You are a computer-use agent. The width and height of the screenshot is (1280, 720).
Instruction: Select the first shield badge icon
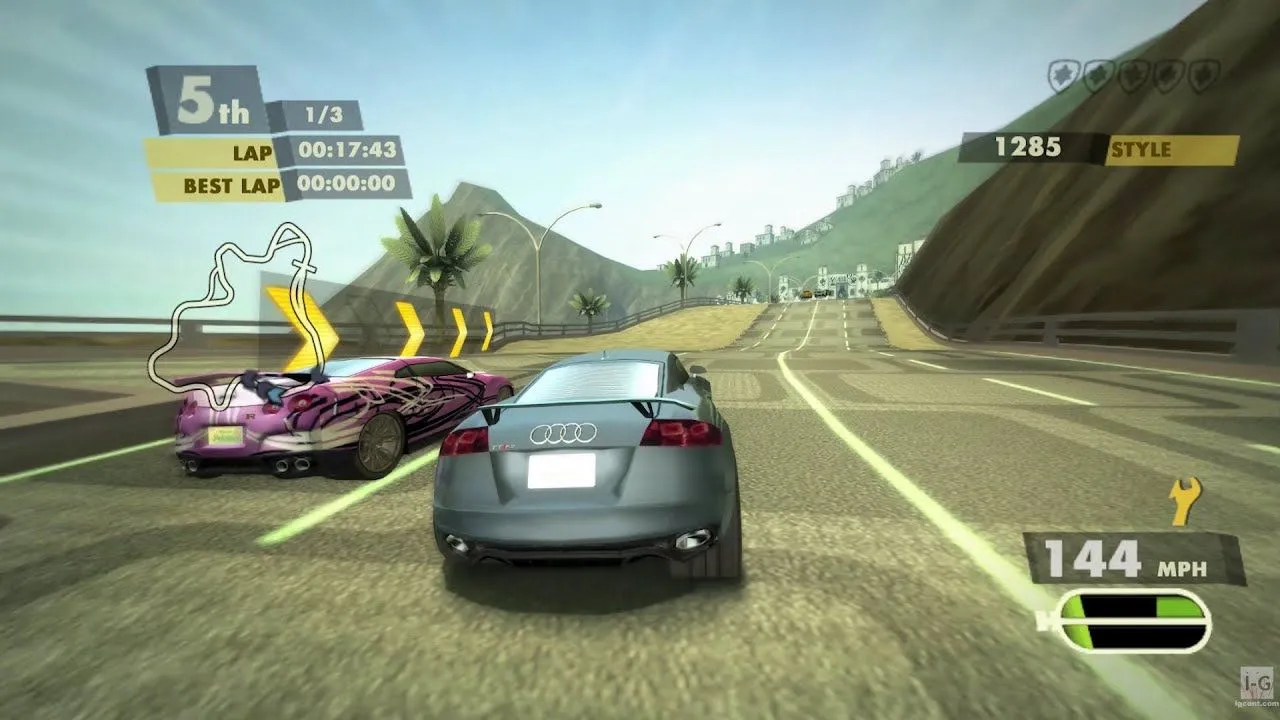pyautogui.click(x=1064, y=73)
